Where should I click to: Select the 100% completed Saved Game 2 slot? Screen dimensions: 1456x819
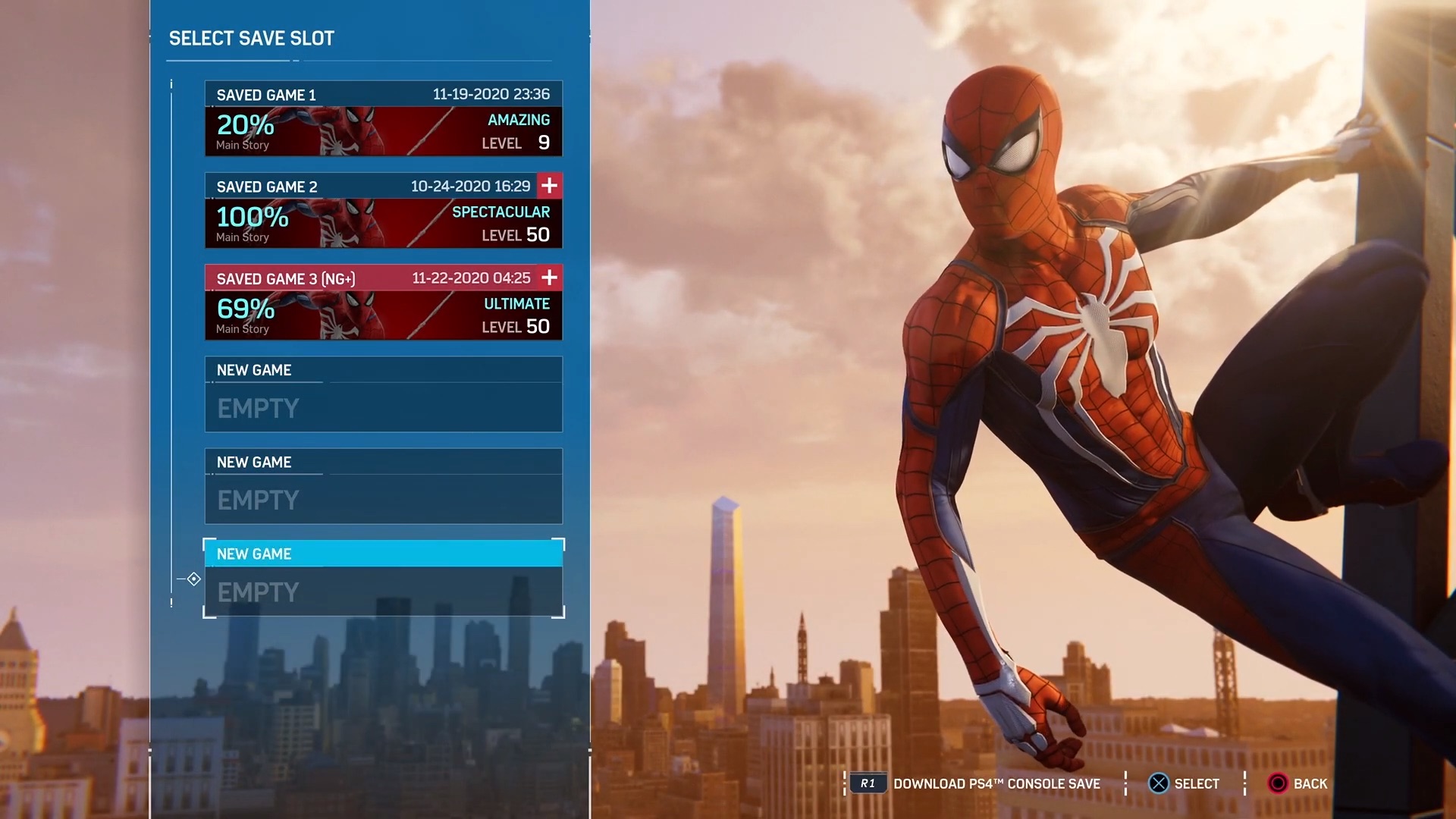383,210
